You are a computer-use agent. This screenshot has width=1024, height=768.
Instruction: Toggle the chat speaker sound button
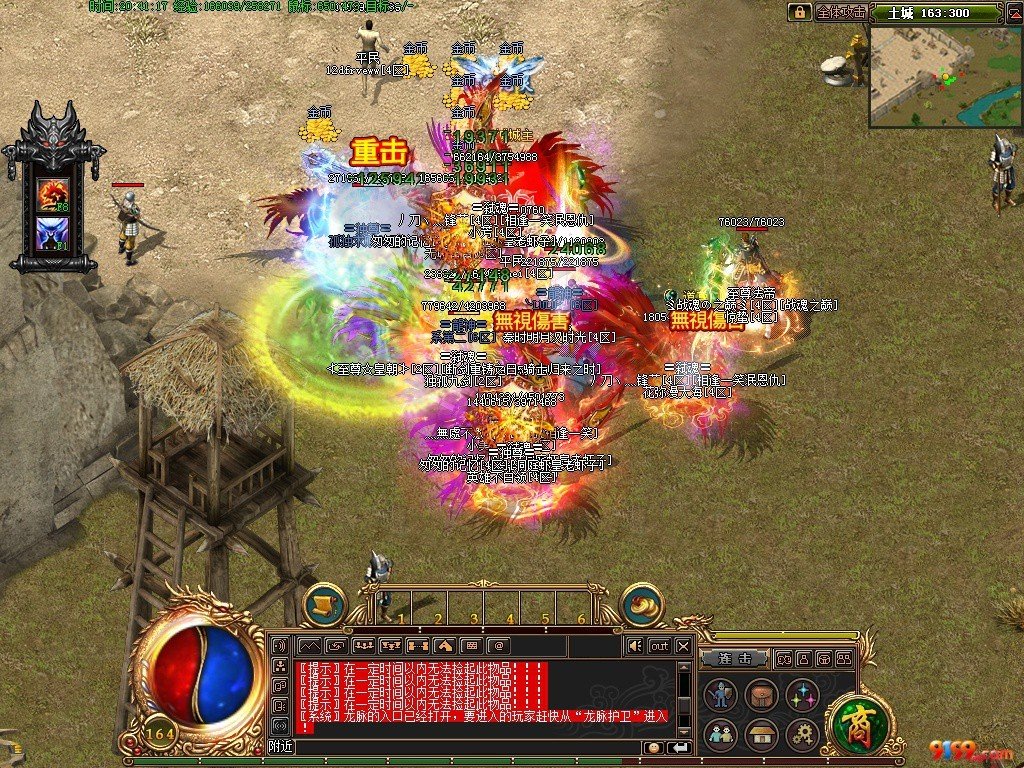(633, 646)
